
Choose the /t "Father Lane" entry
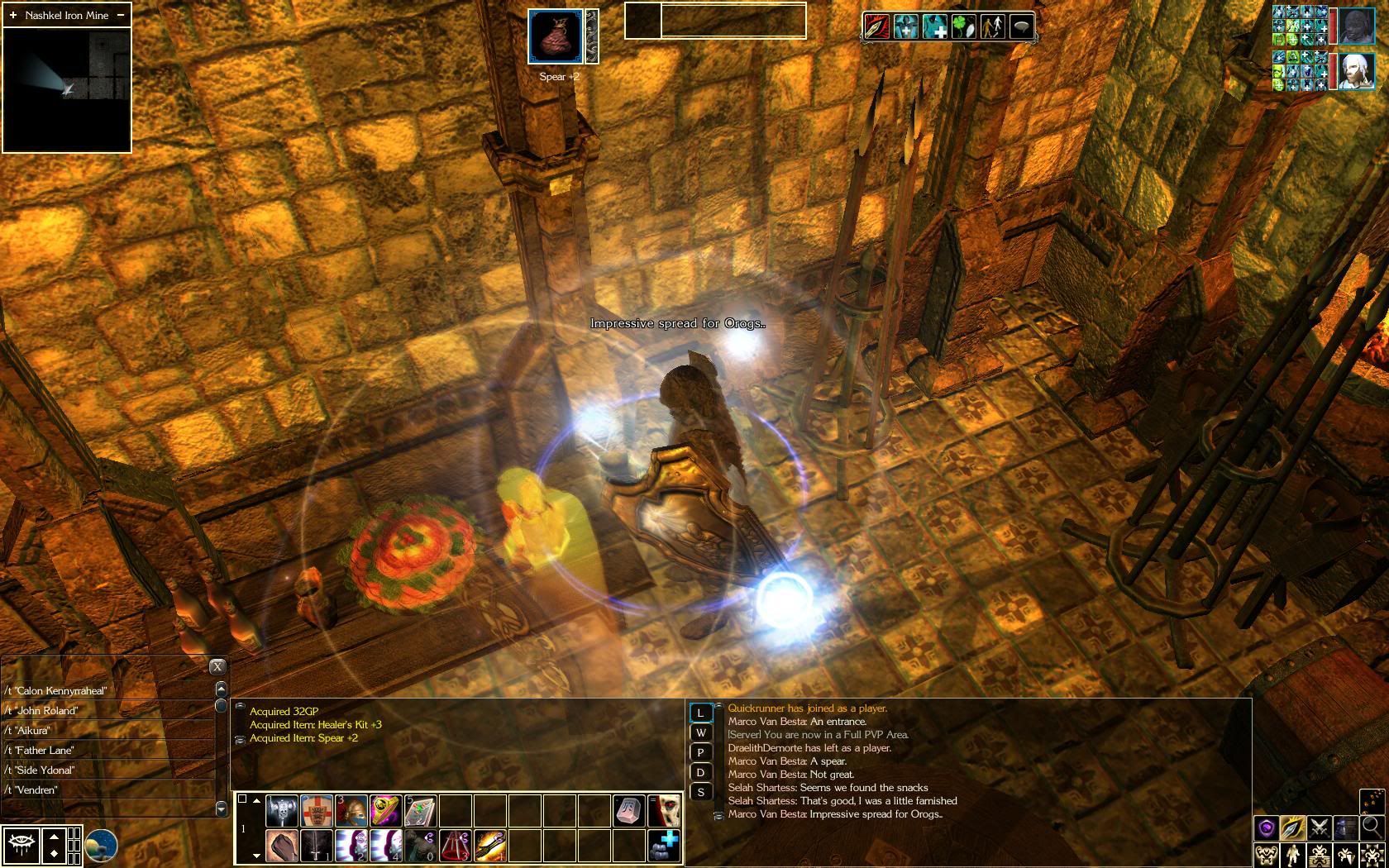coord(107,750)
